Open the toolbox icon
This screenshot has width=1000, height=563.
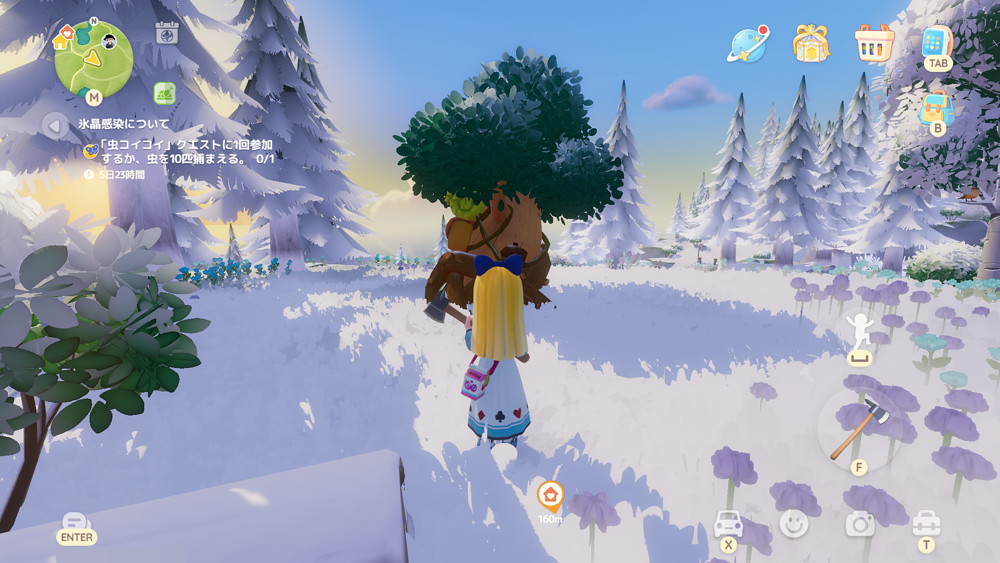tap(926, 523)
